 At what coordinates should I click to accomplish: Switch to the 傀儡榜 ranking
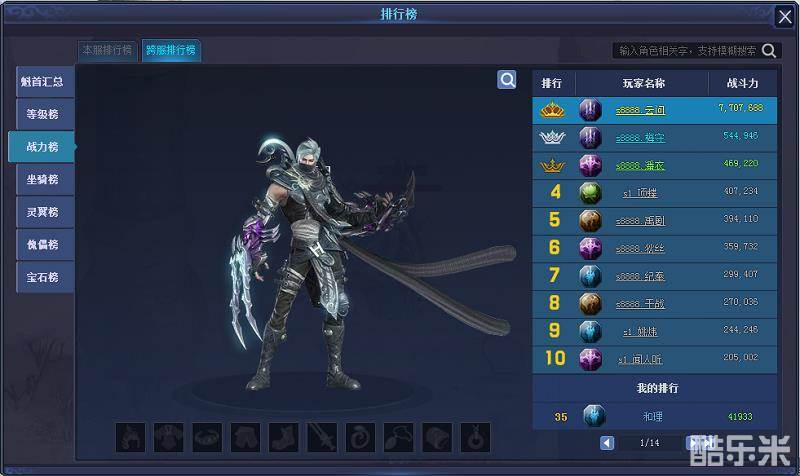(x=44, y=244)
